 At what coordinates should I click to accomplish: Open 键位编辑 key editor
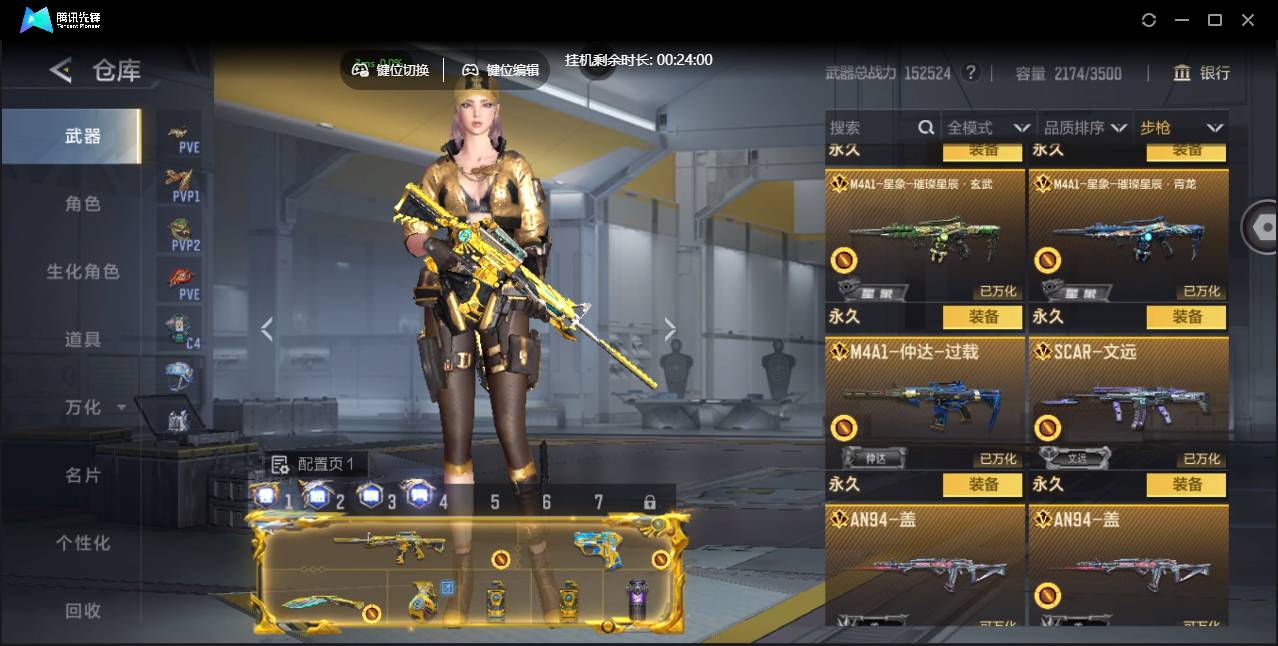pos(500,70)
